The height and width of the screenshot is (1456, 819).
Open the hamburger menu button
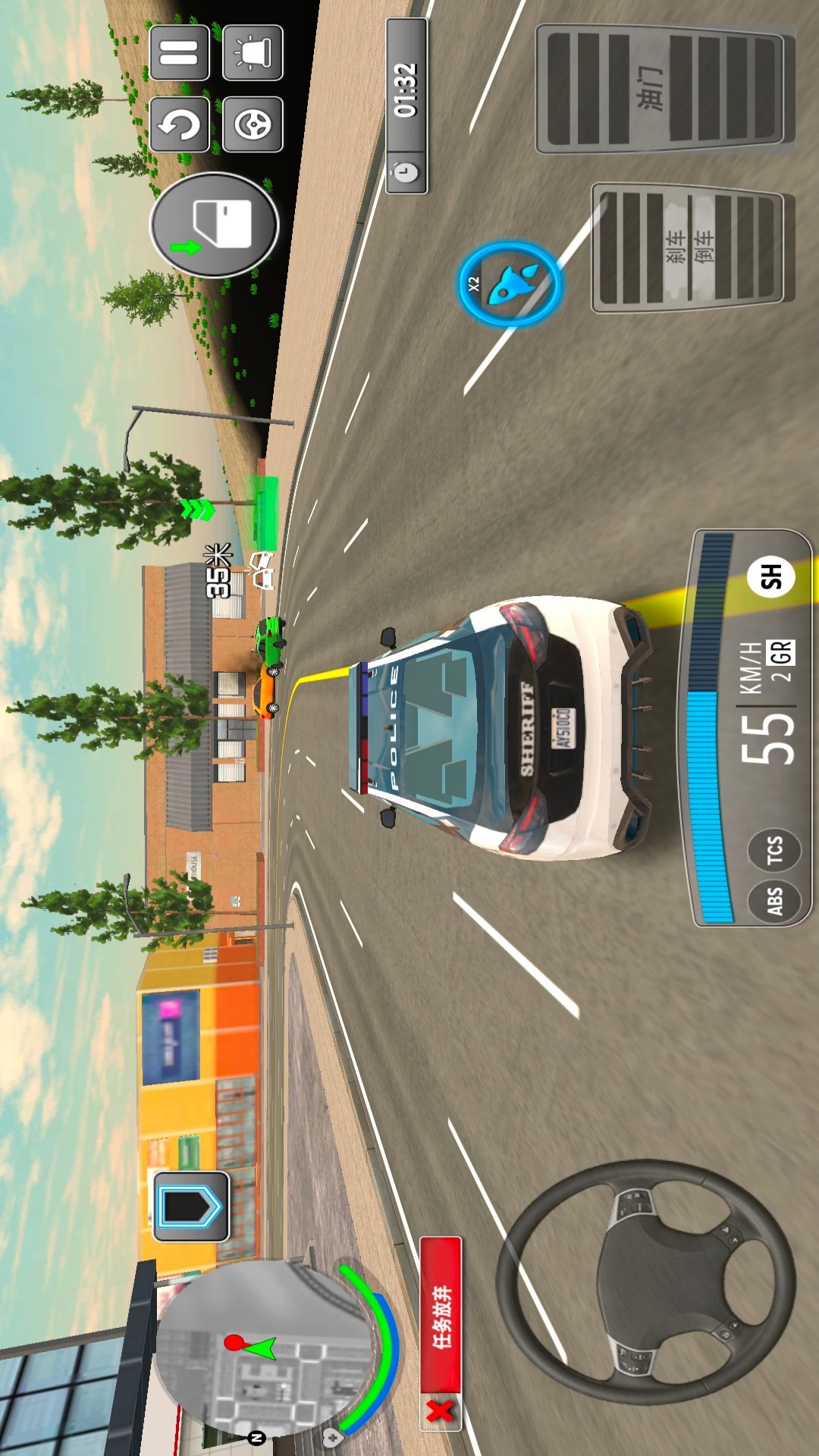pyautogui.click(x=180, y=53)
